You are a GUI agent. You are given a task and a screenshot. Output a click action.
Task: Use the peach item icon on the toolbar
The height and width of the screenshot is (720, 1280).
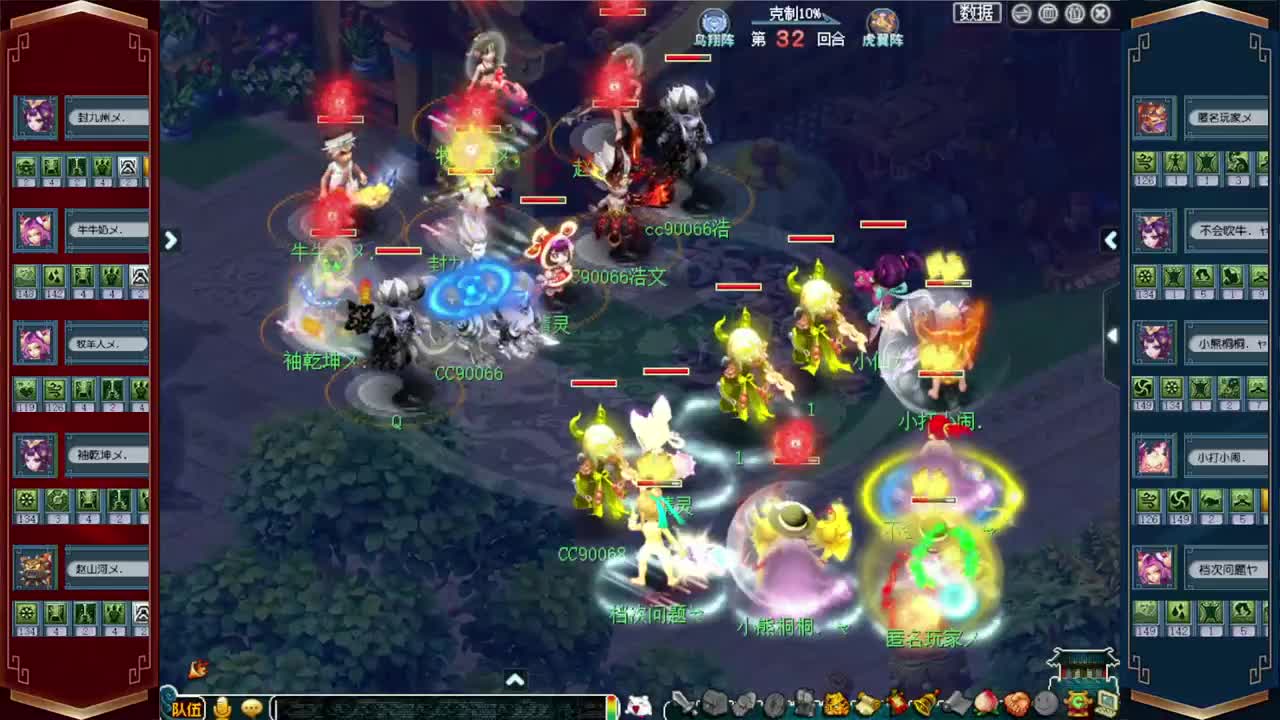[985, 700]
